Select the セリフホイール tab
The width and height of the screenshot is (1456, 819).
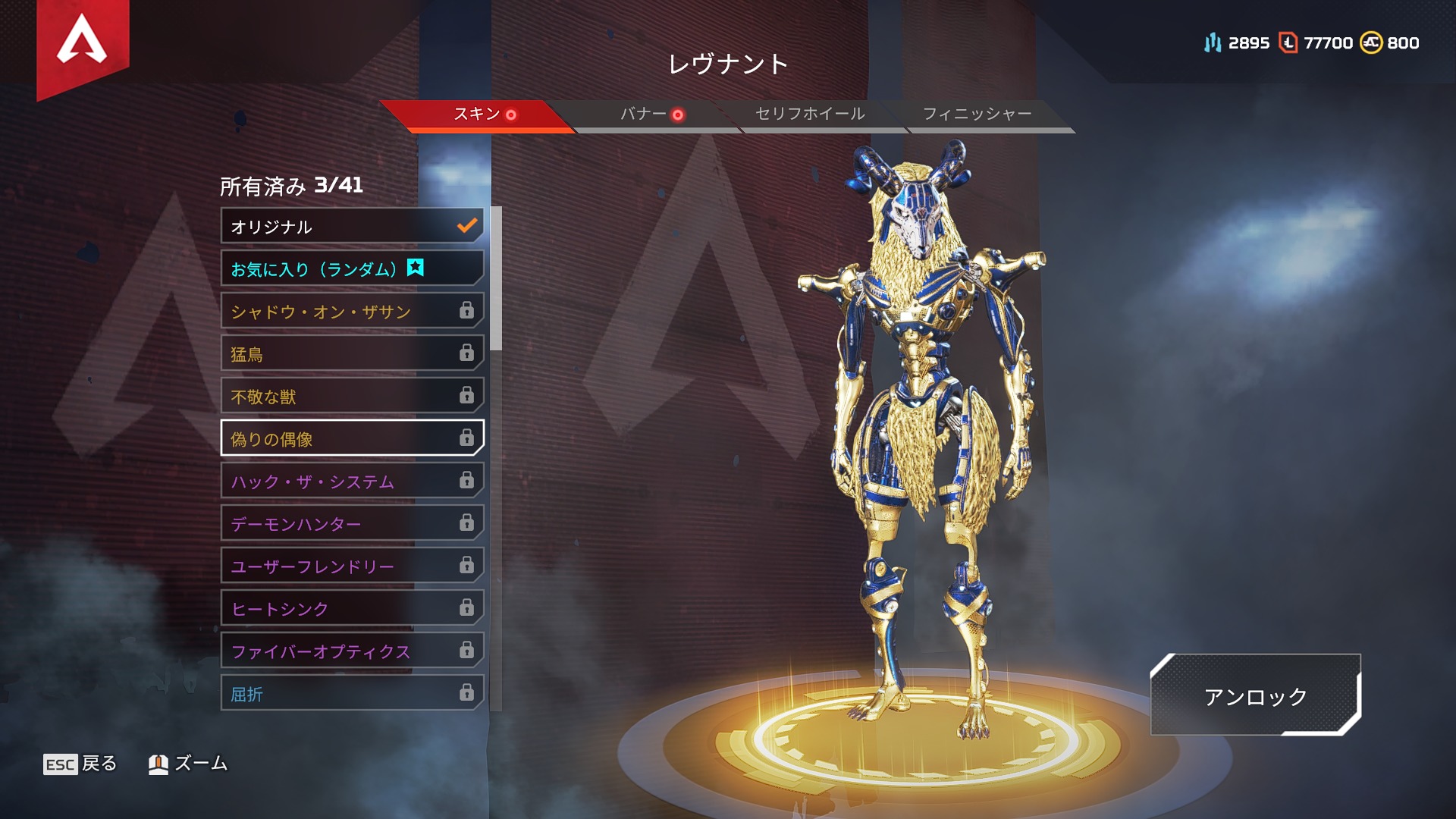810,115
